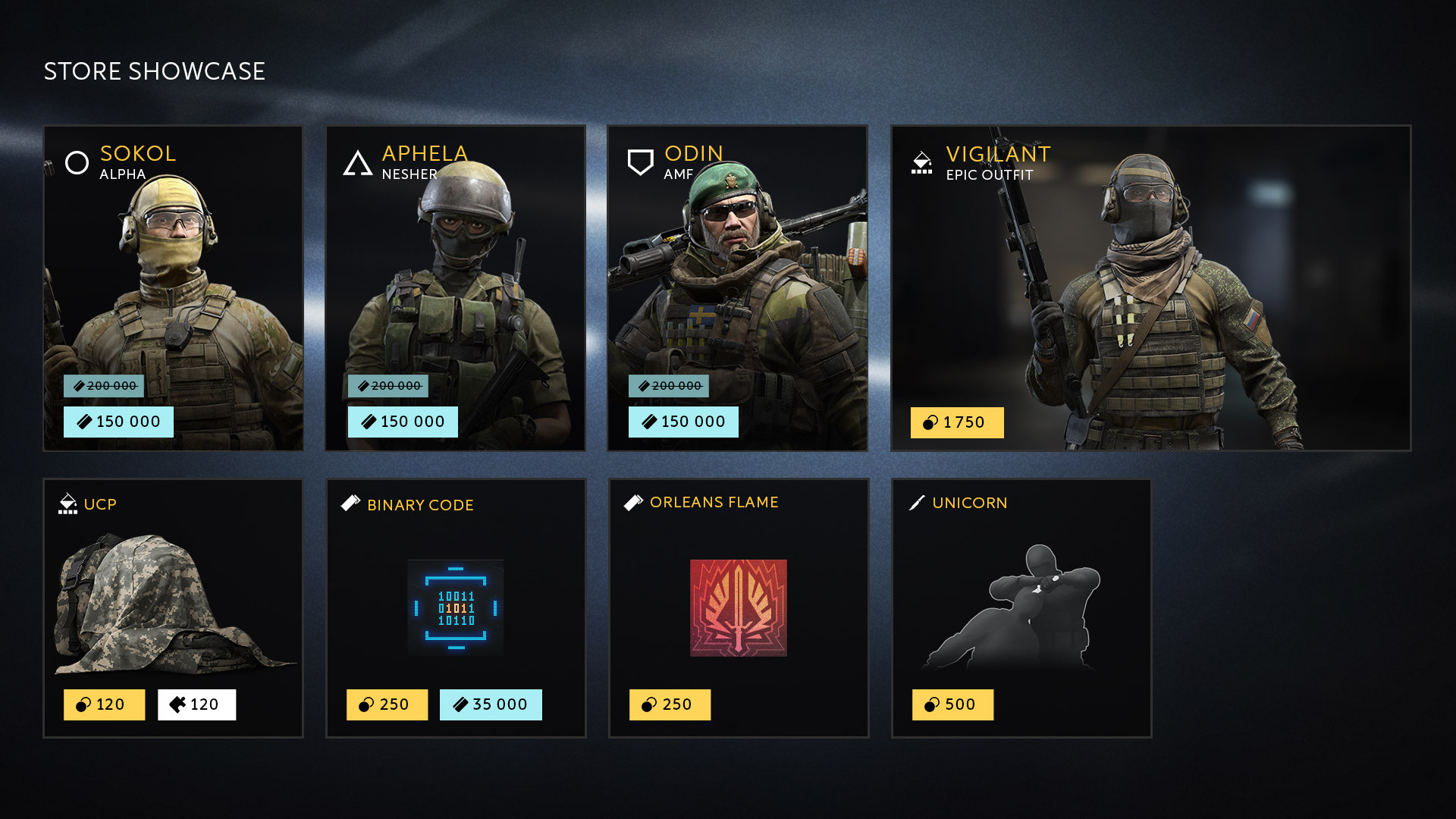Screen dimensions: 1456x819
Task: Open the Binary Code spray preview image
Action: pos(455,607)
